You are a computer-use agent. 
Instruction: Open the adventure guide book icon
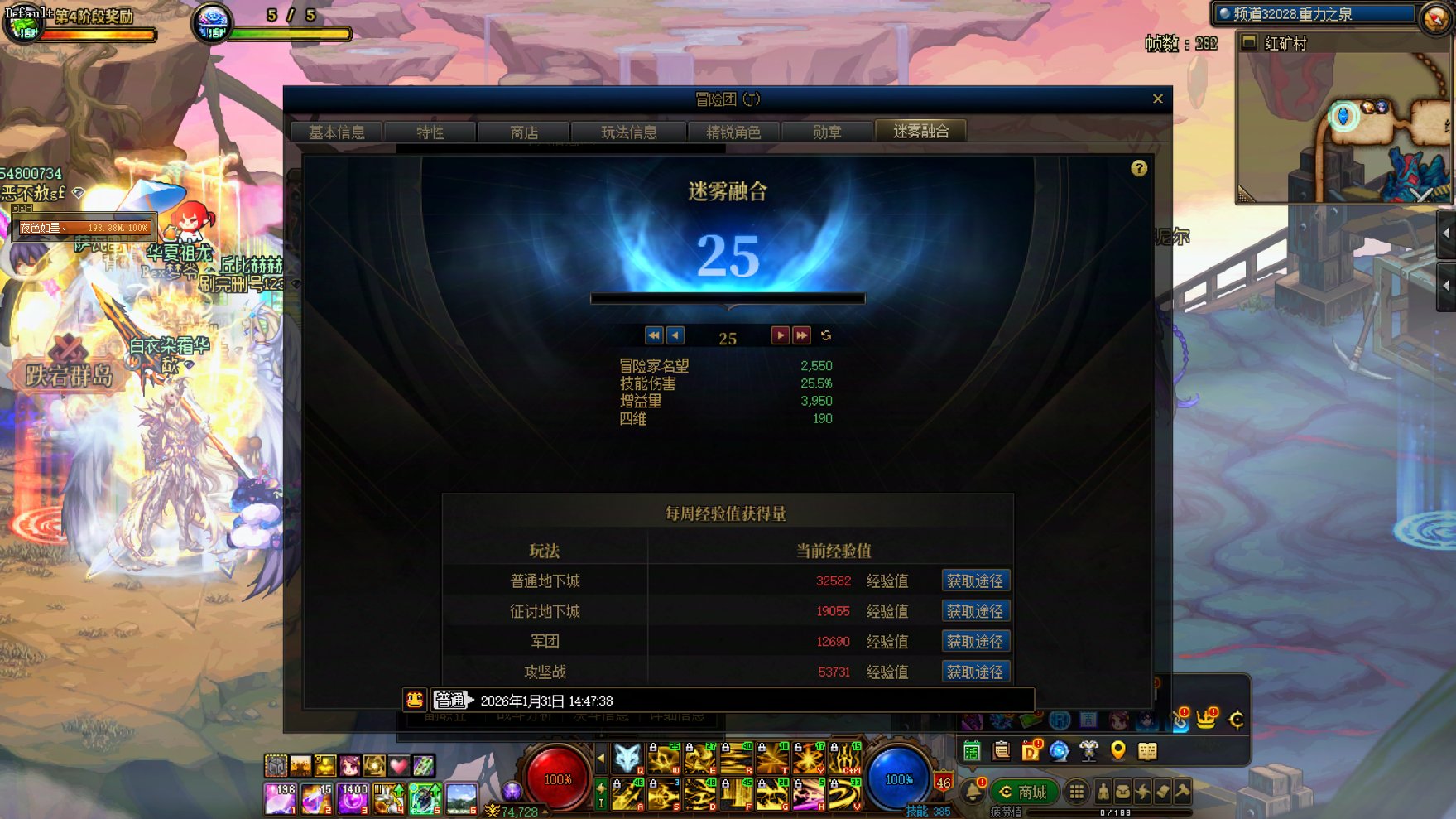tap(1147, 753)
